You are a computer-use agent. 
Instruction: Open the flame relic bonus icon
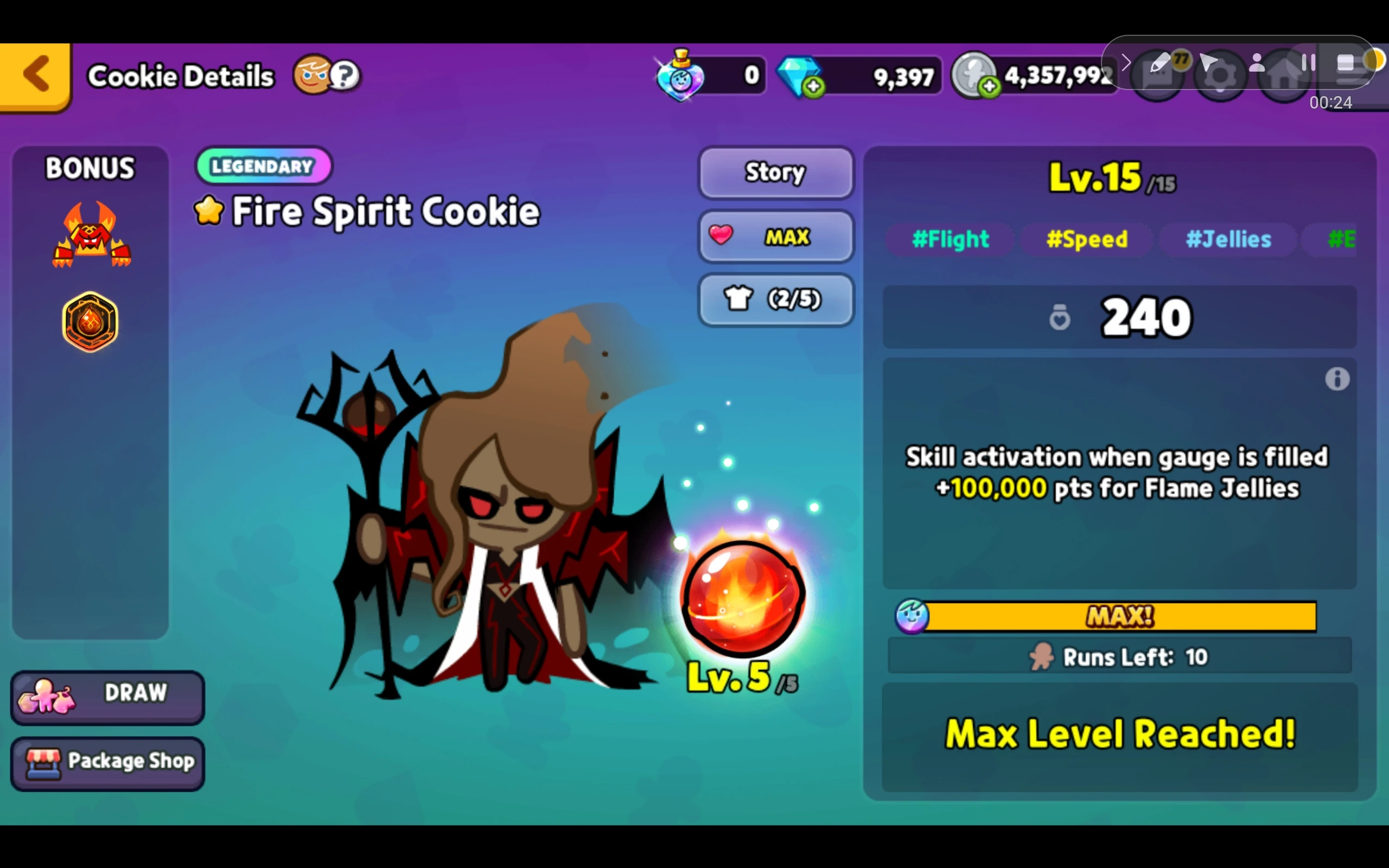pos(90,322)
